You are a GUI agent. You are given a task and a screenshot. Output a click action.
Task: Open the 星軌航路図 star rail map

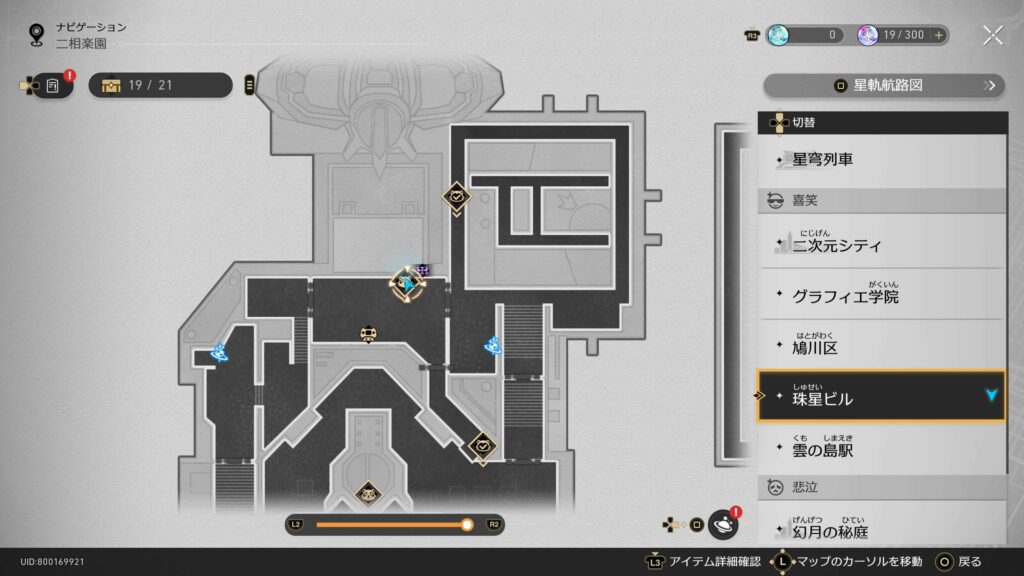click(x=883, y=86)
